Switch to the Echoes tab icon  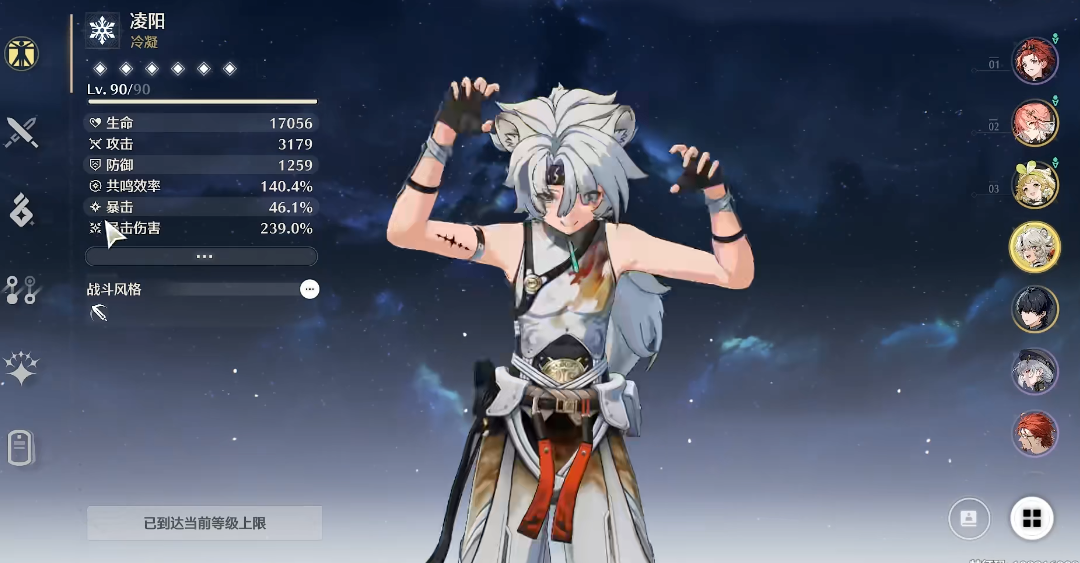click(x=21, y=210)
